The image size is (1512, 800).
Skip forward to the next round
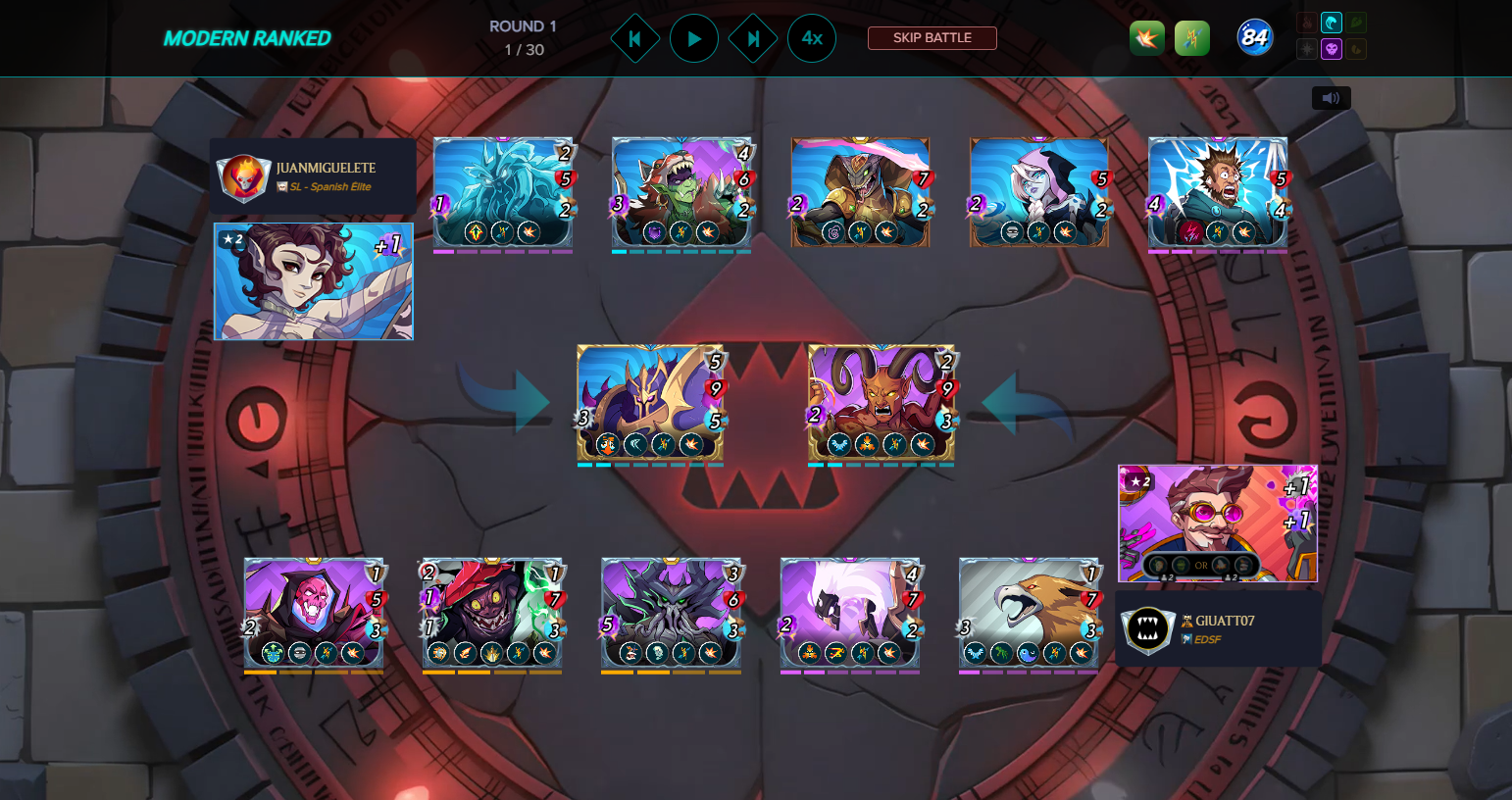[753, 39]
